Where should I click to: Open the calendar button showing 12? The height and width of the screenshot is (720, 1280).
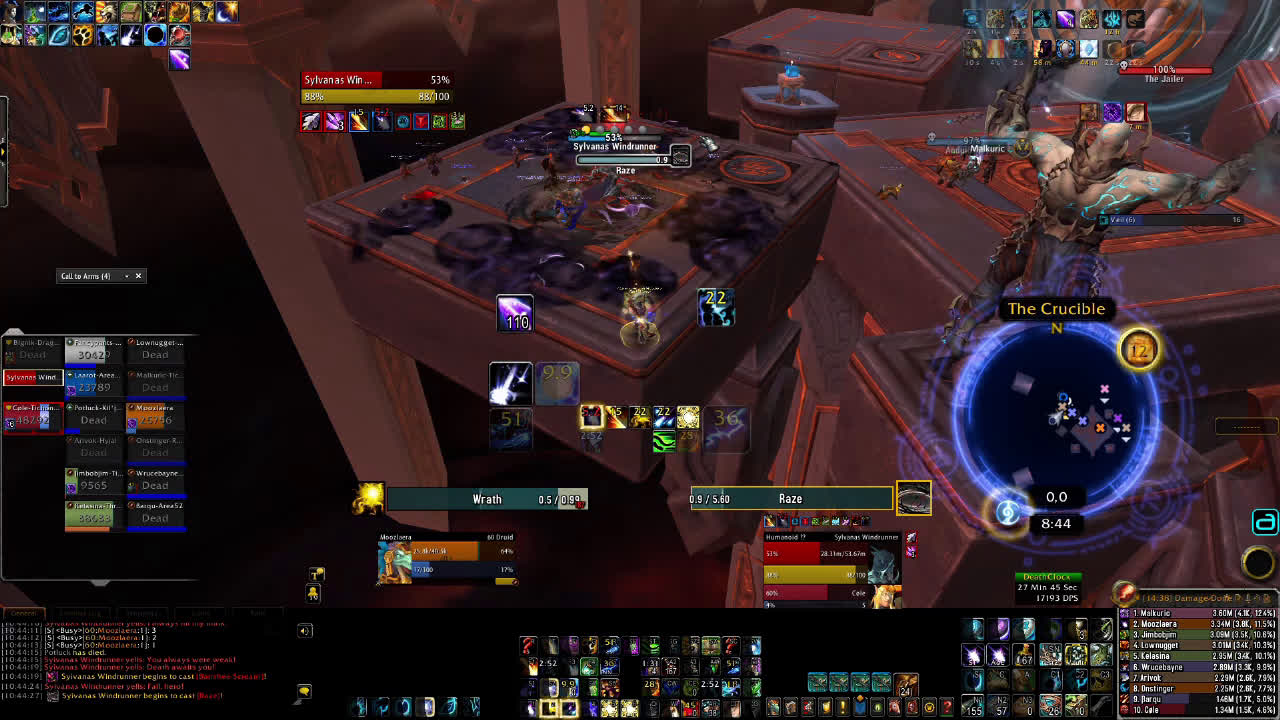(1139, 350)
